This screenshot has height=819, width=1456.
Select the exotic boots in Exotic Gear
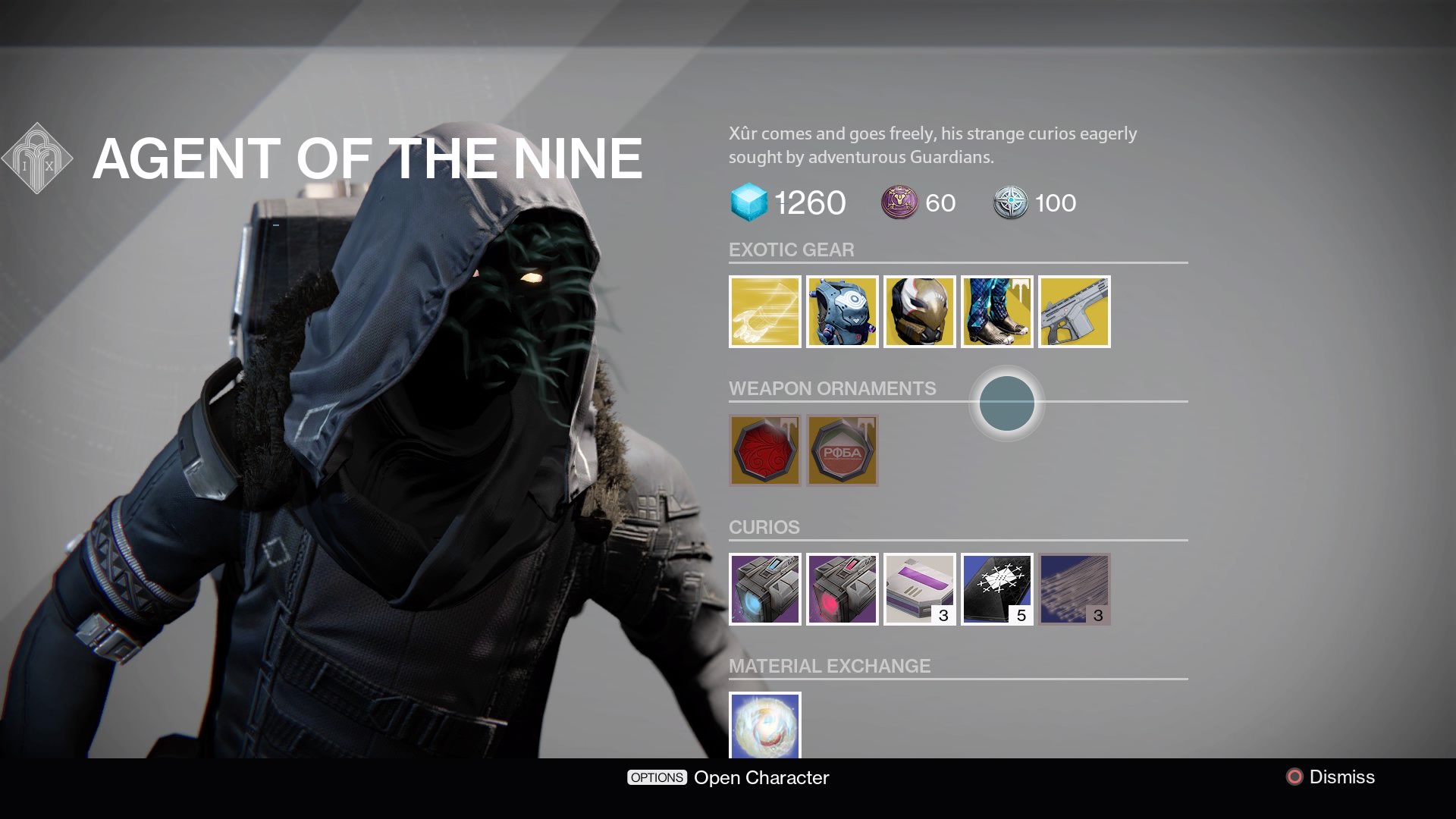tap(996, 312)
